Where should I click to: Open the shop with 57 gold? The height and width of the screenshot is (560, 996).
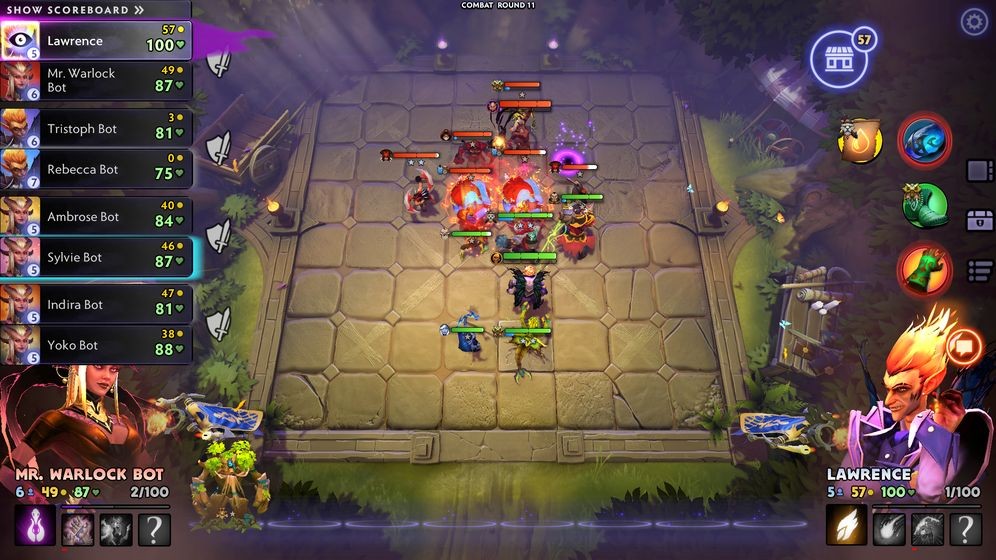(838, 60)
